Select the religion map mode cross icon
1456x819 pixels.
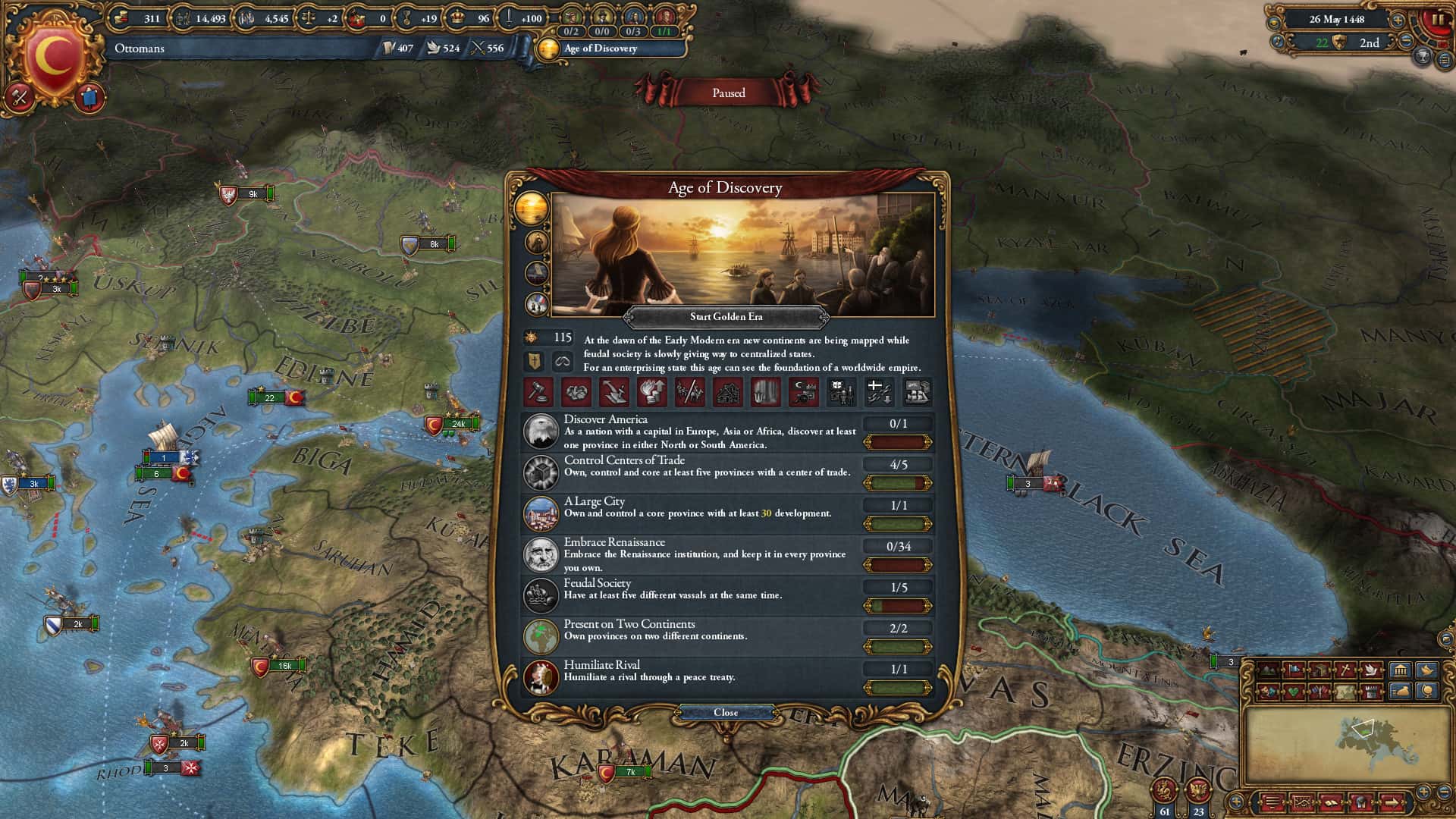(1345, 668)
